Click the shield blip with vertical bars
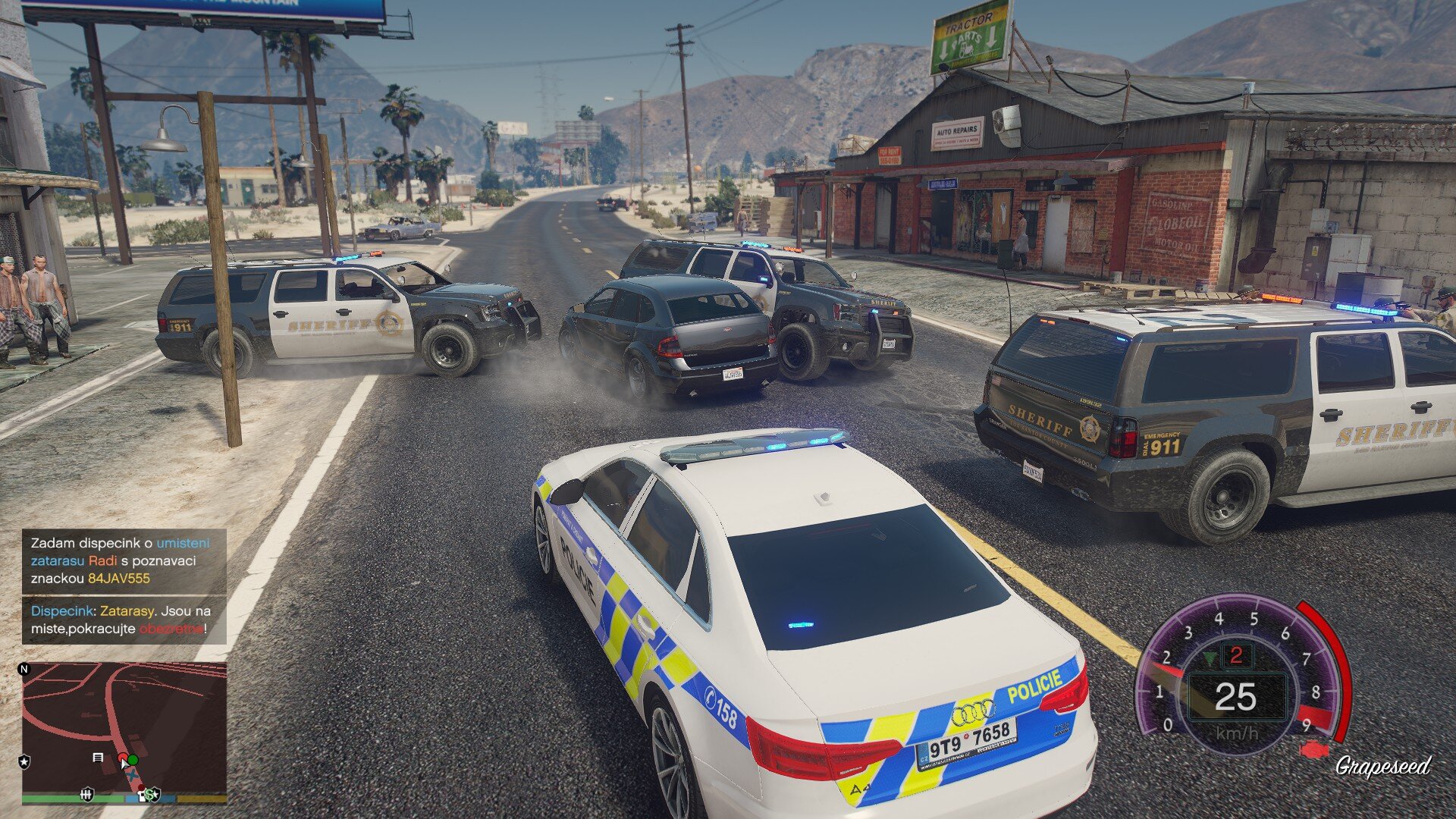 click(x=86, y=794)
